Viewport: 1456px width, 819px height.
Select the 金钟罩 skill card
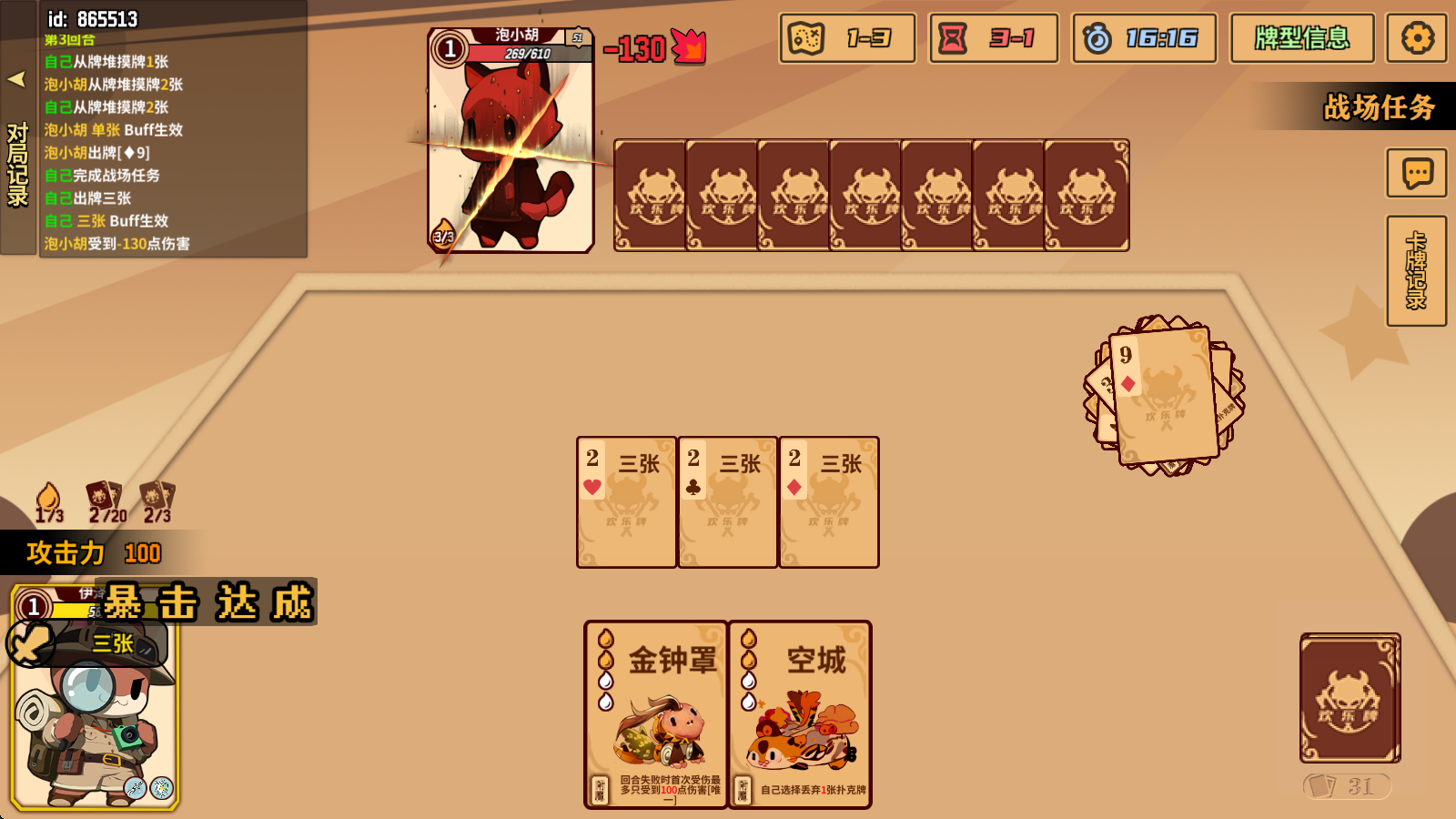point(655,714)
